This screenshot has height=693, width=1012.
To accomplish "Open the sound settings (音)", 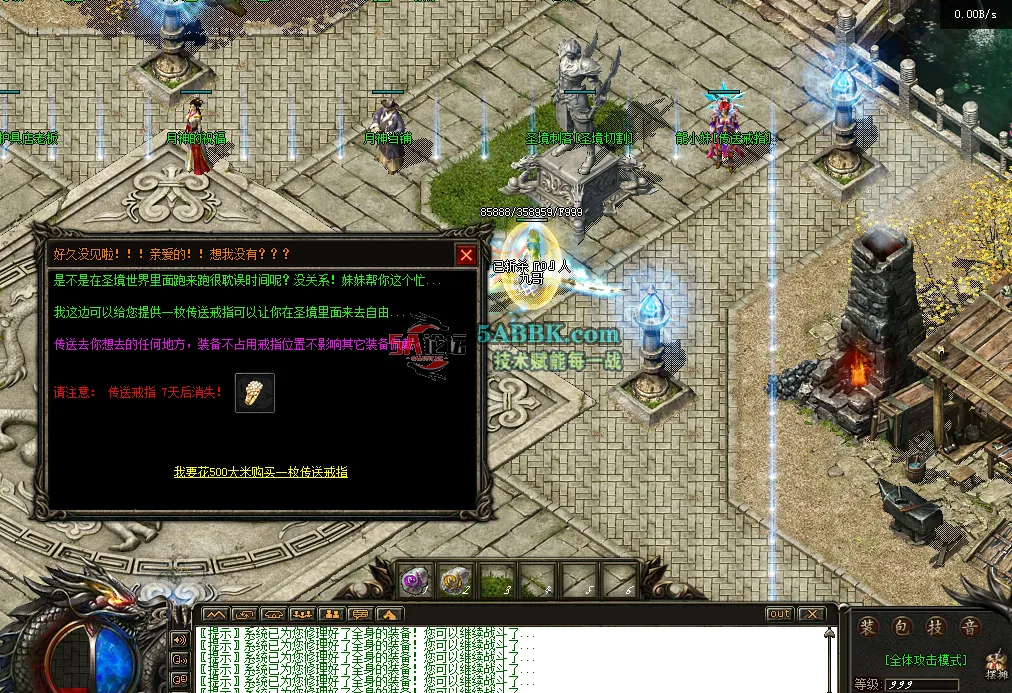I will (968, 627).
